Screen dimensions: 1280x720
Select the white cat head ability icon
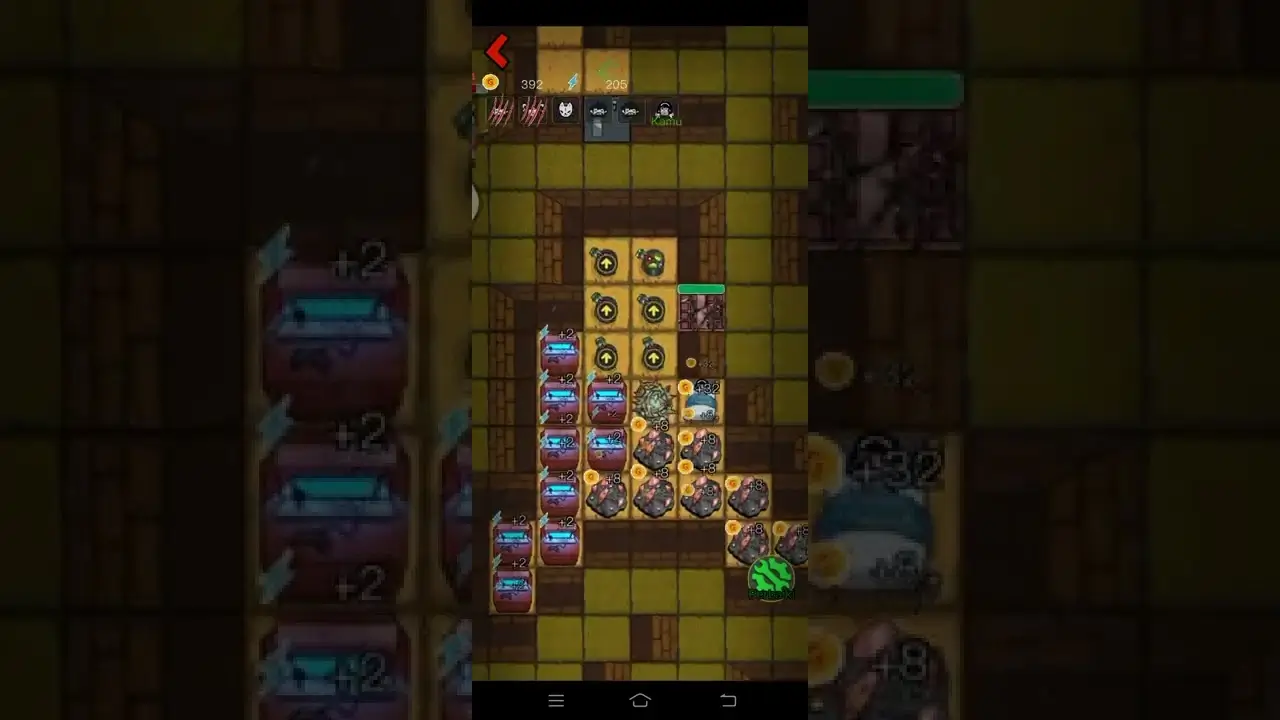tap(565, 110)
